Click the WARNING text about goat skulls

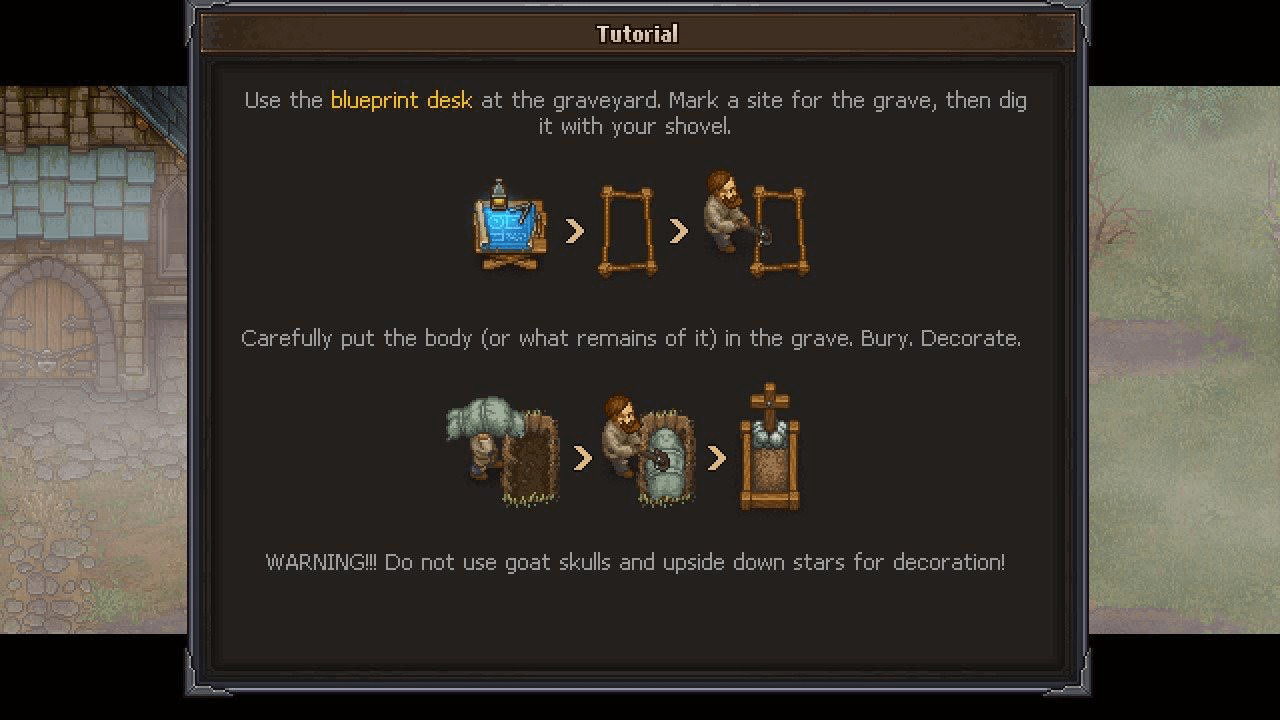coord(638,562)
